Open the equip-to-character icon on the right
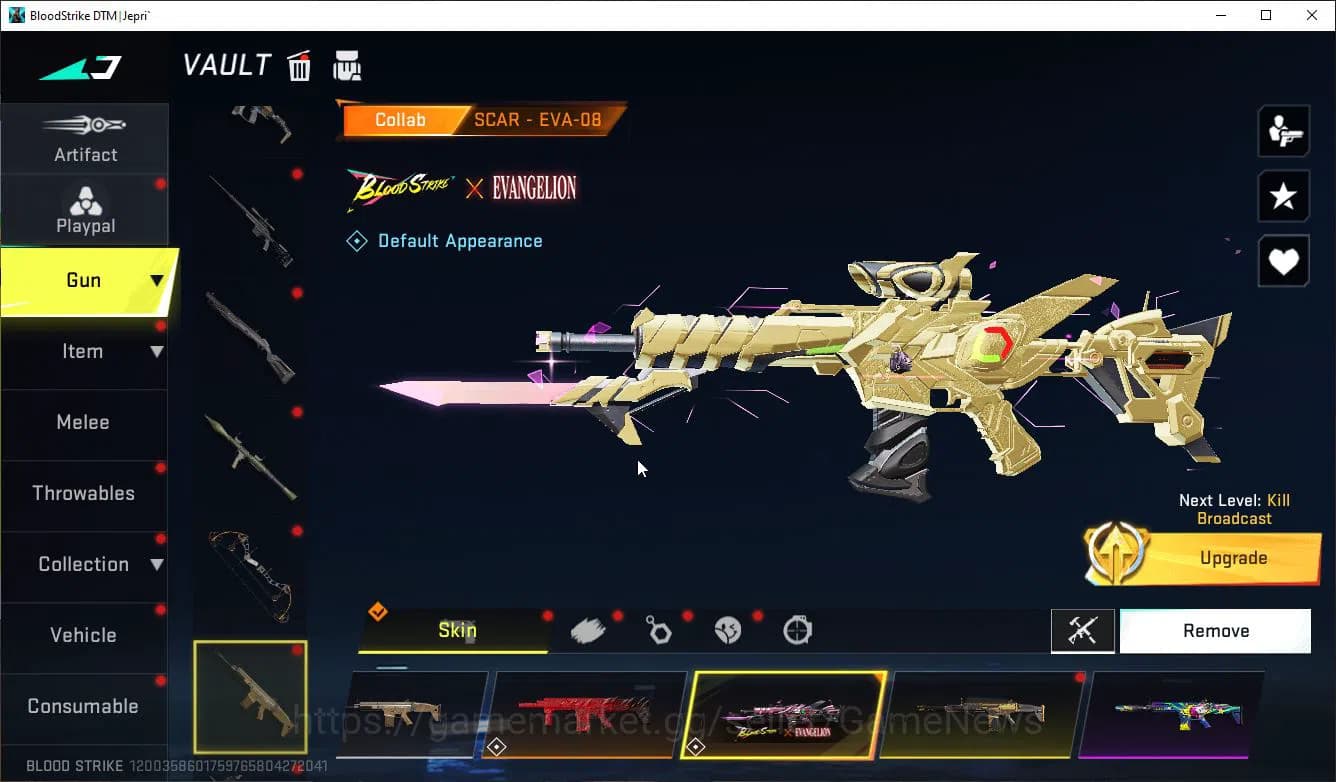Viewport: 1336px width, 782px height. [1283, 130]
